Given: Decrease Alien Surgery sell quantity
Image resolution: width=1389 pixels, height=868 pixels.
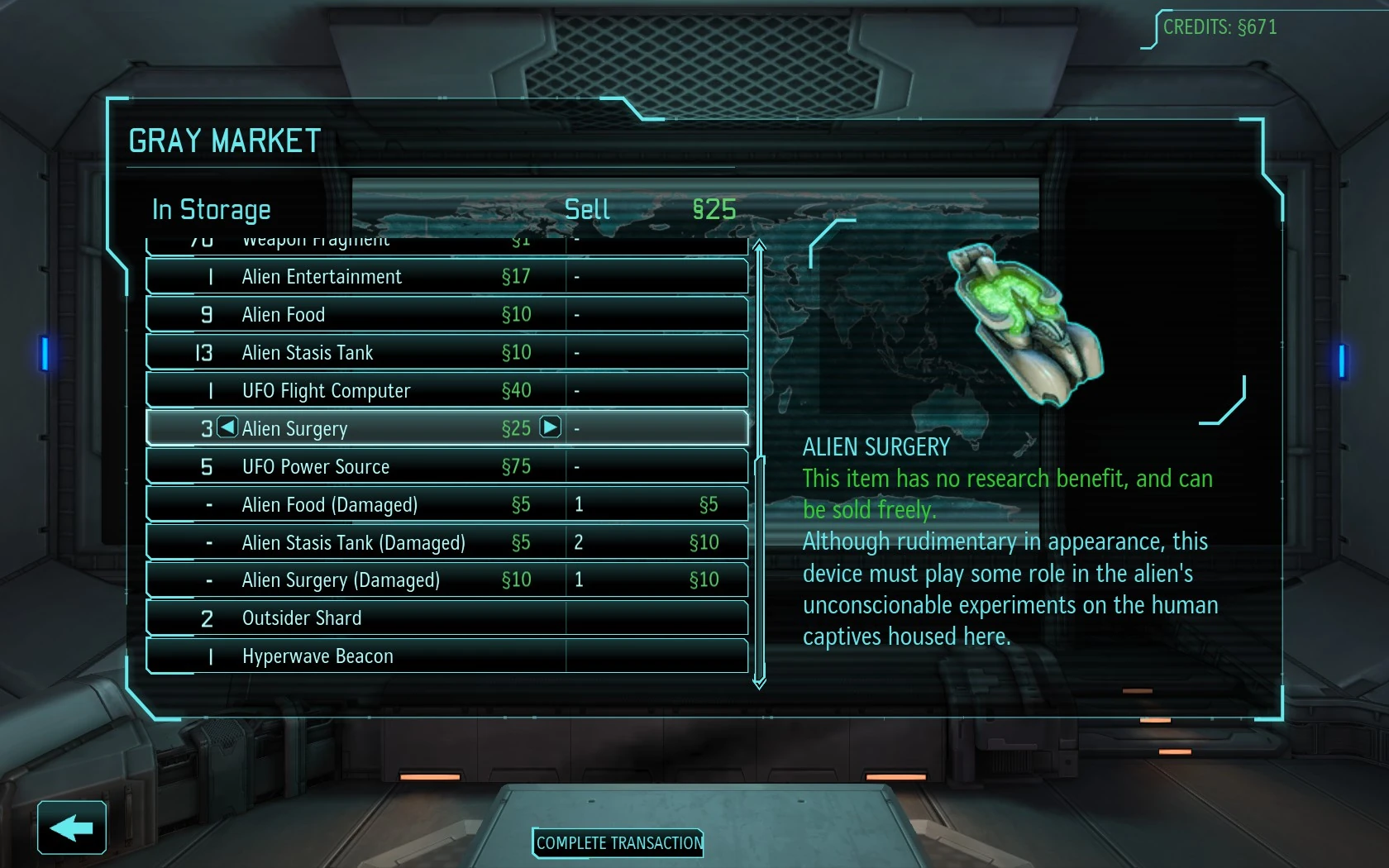Looking at the screenshot, I should pyautogui.click(x=227, y=427).
